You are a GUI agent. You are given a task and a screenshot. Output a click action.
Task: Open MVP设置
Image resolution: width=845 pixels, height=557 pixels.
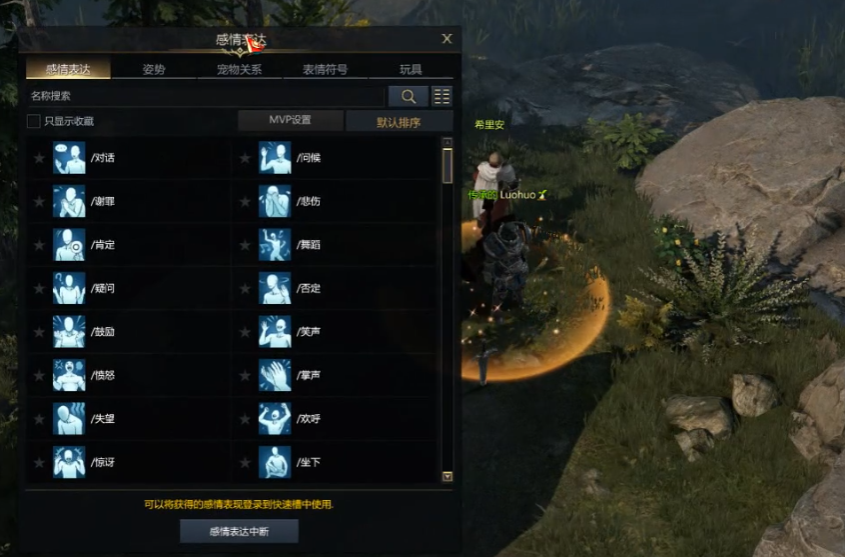290,121
